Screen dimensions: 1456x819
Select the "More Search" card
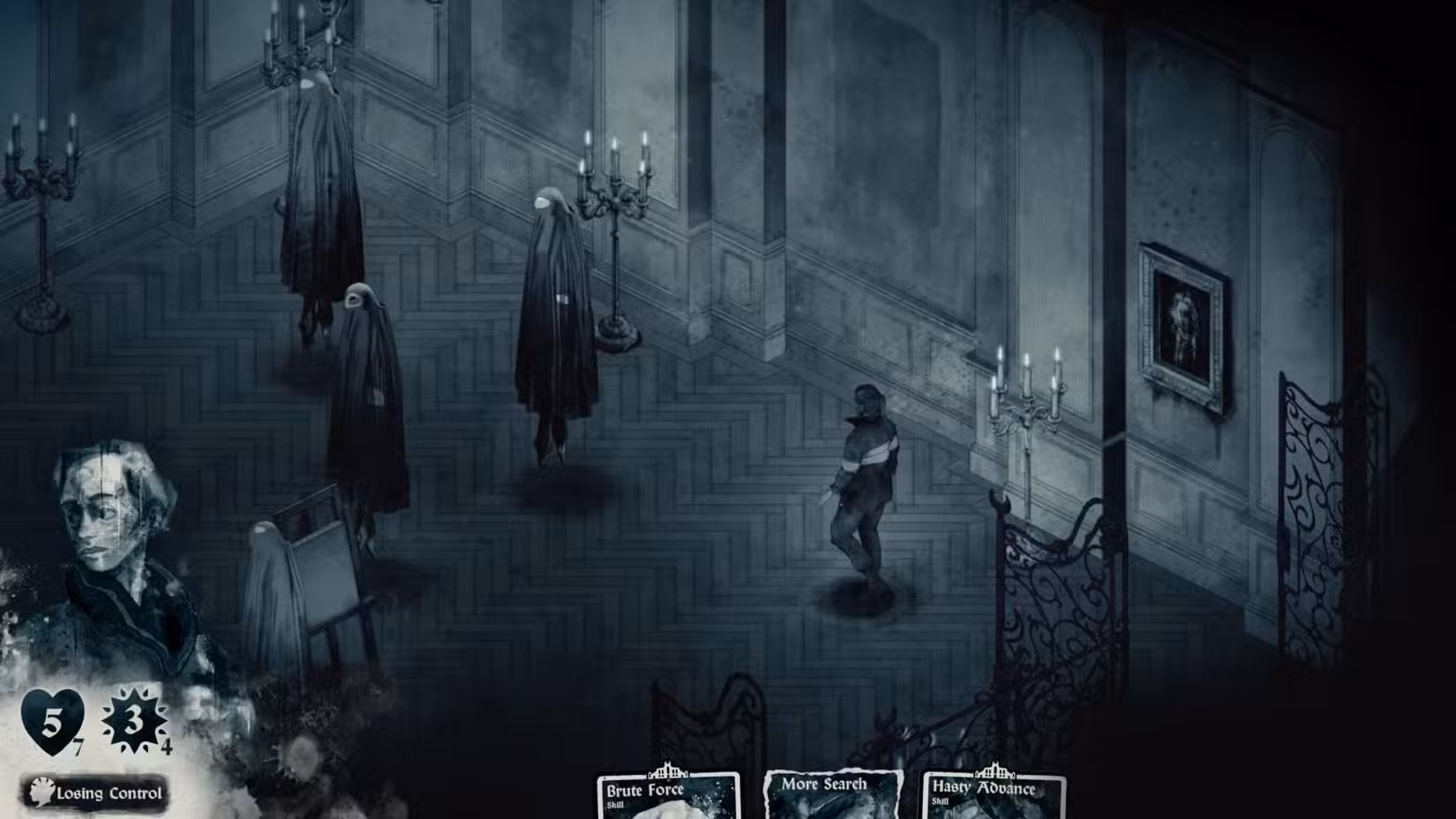click(828, 790)
